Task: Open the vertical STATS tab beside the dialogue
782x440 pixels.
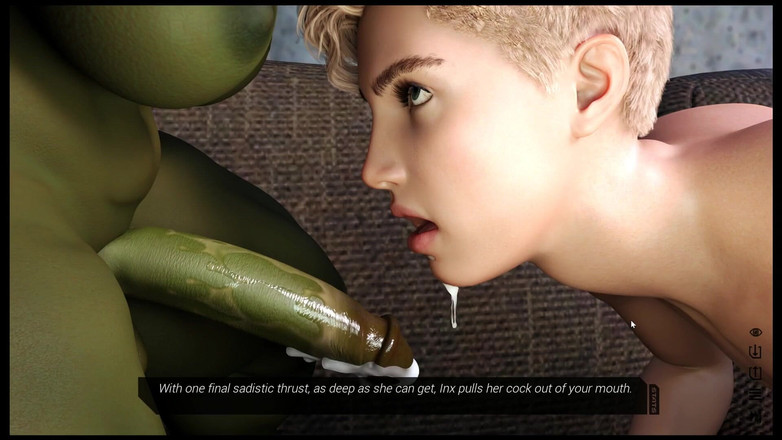Action: 653,399
